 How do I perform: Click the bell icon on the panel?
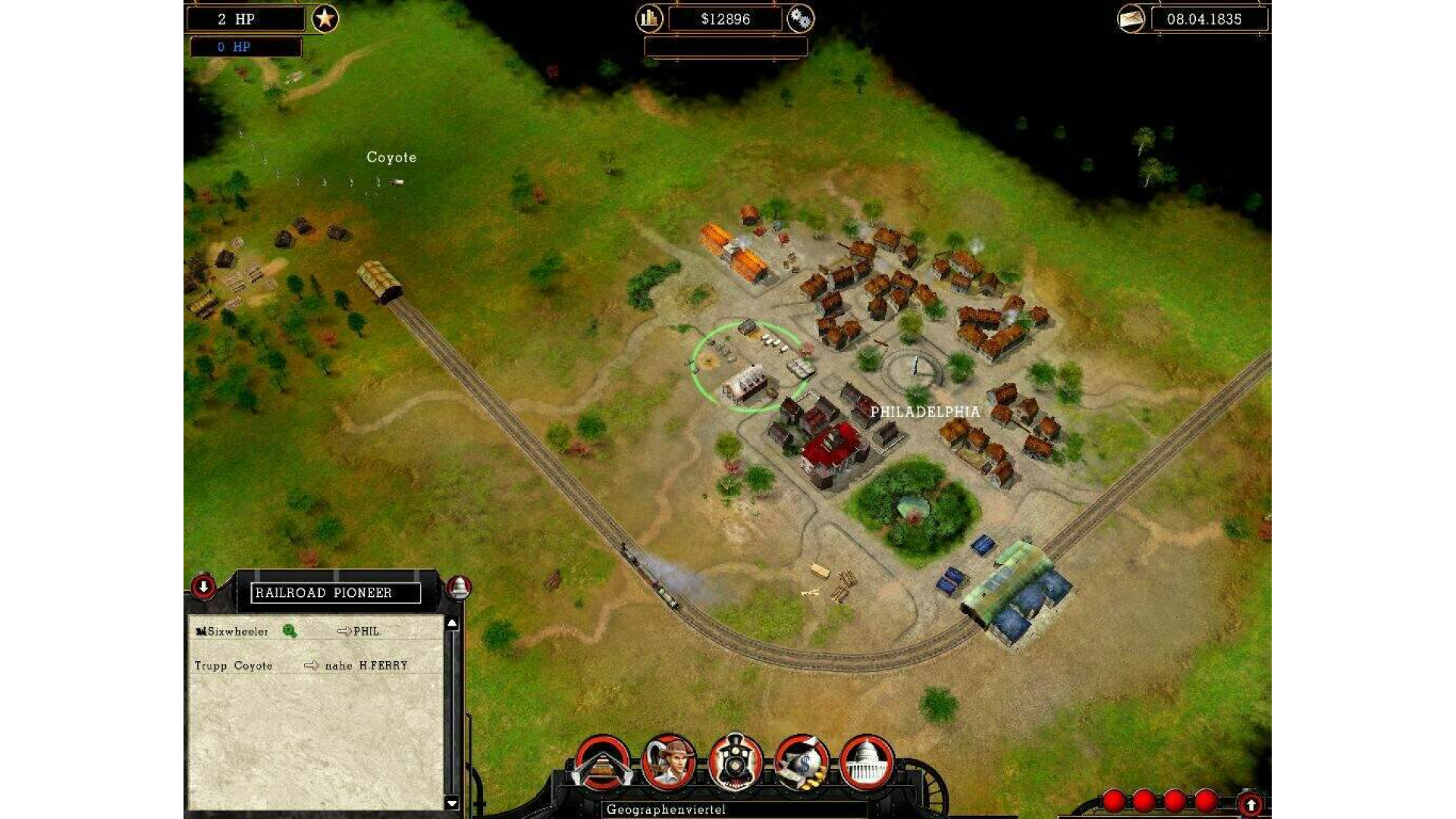point(459,588)
